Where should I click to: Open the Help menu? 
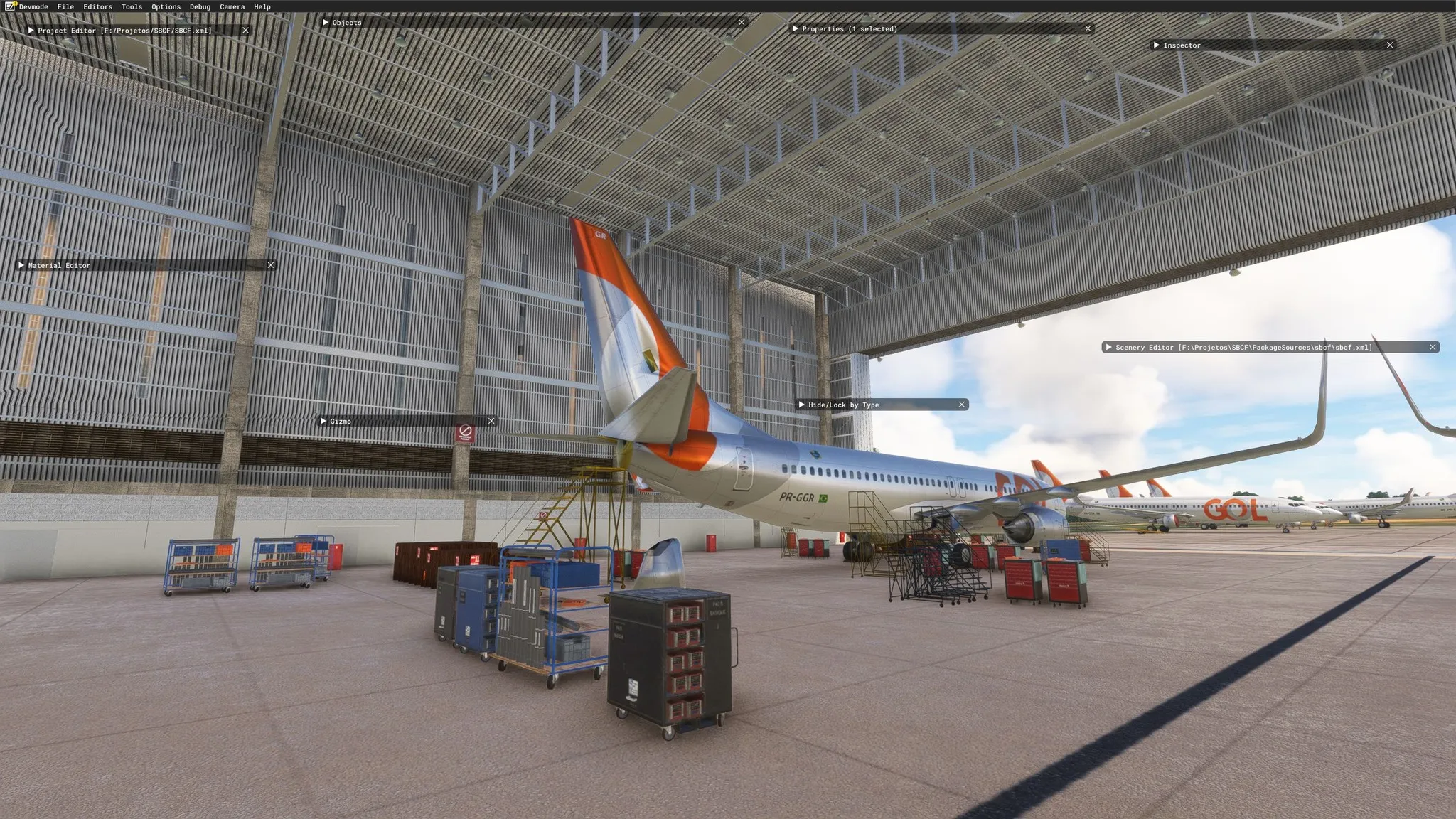(x=262, y=6)
